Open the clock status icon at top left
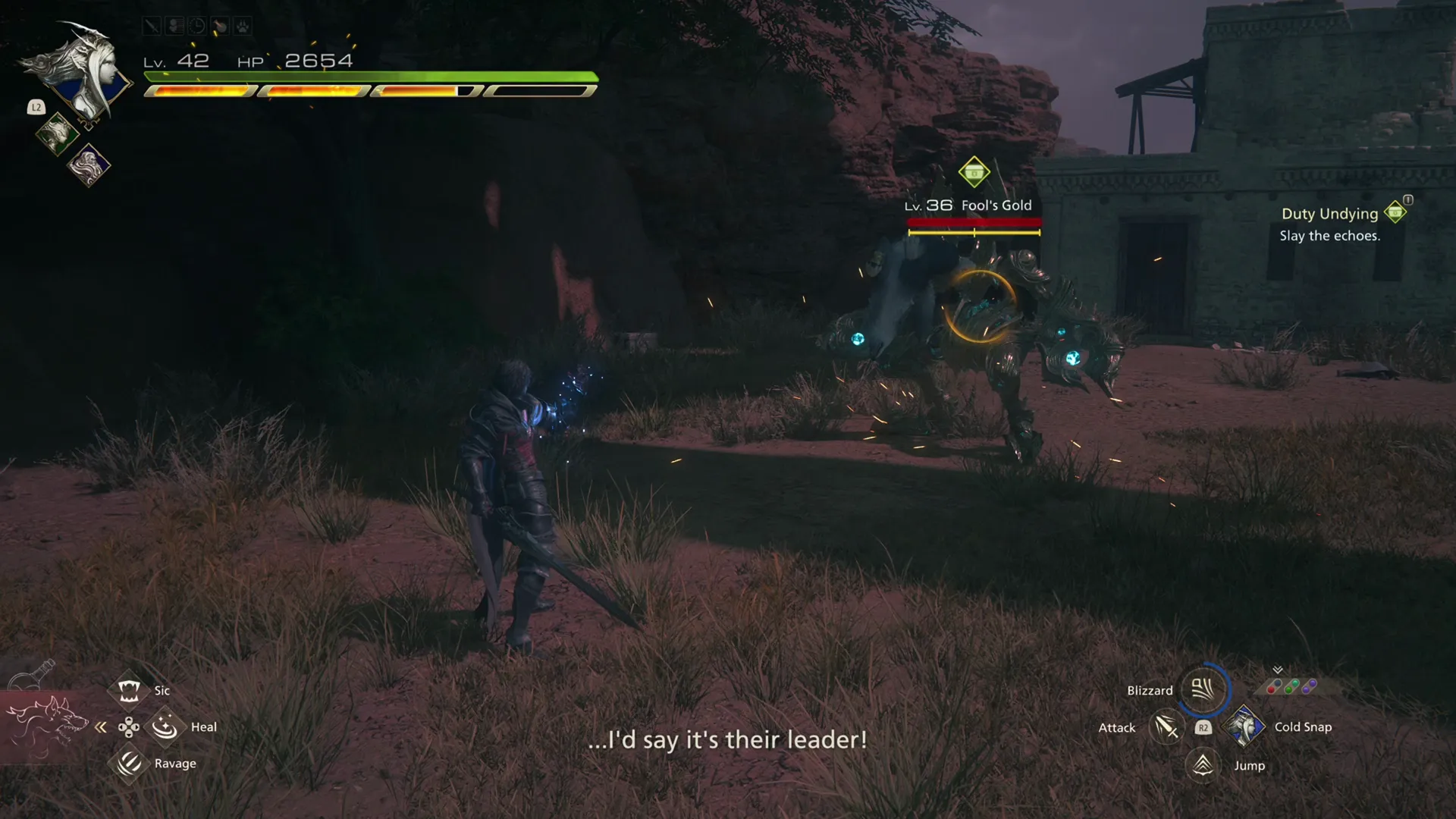 [x=196, y=27]
